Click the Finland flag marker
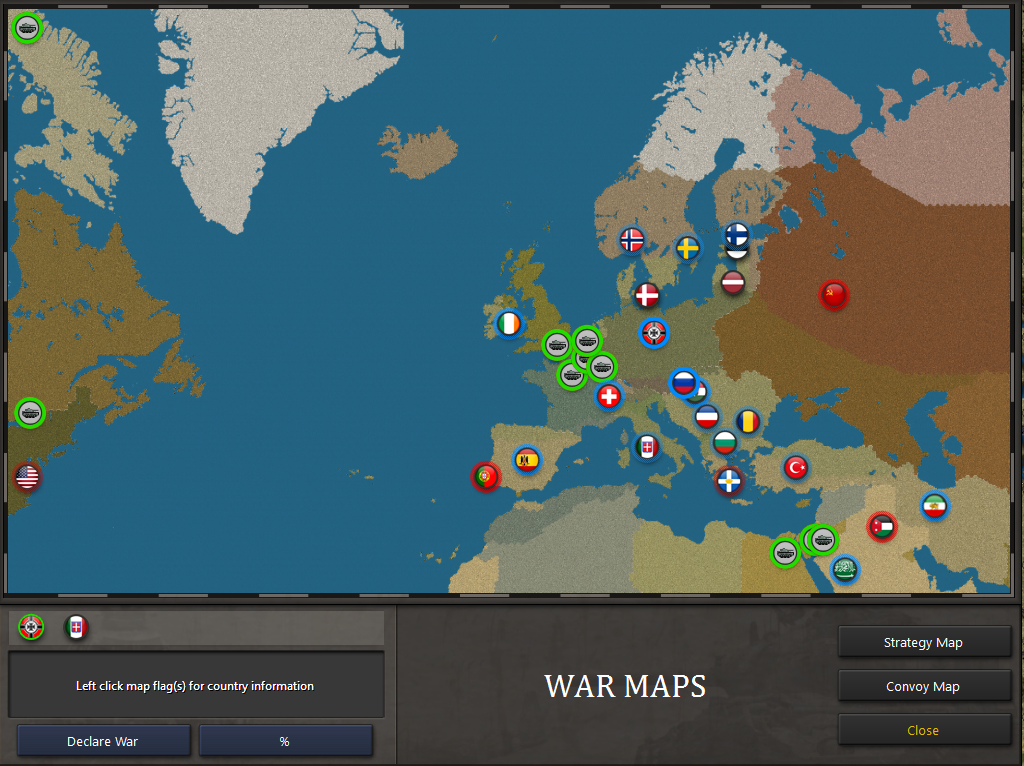 736,234
